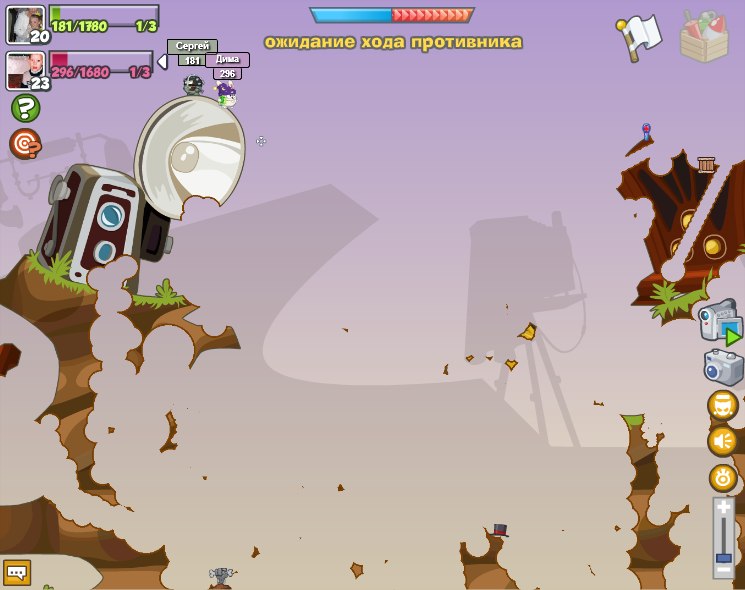Click the orange target hint button

[25, 144]
